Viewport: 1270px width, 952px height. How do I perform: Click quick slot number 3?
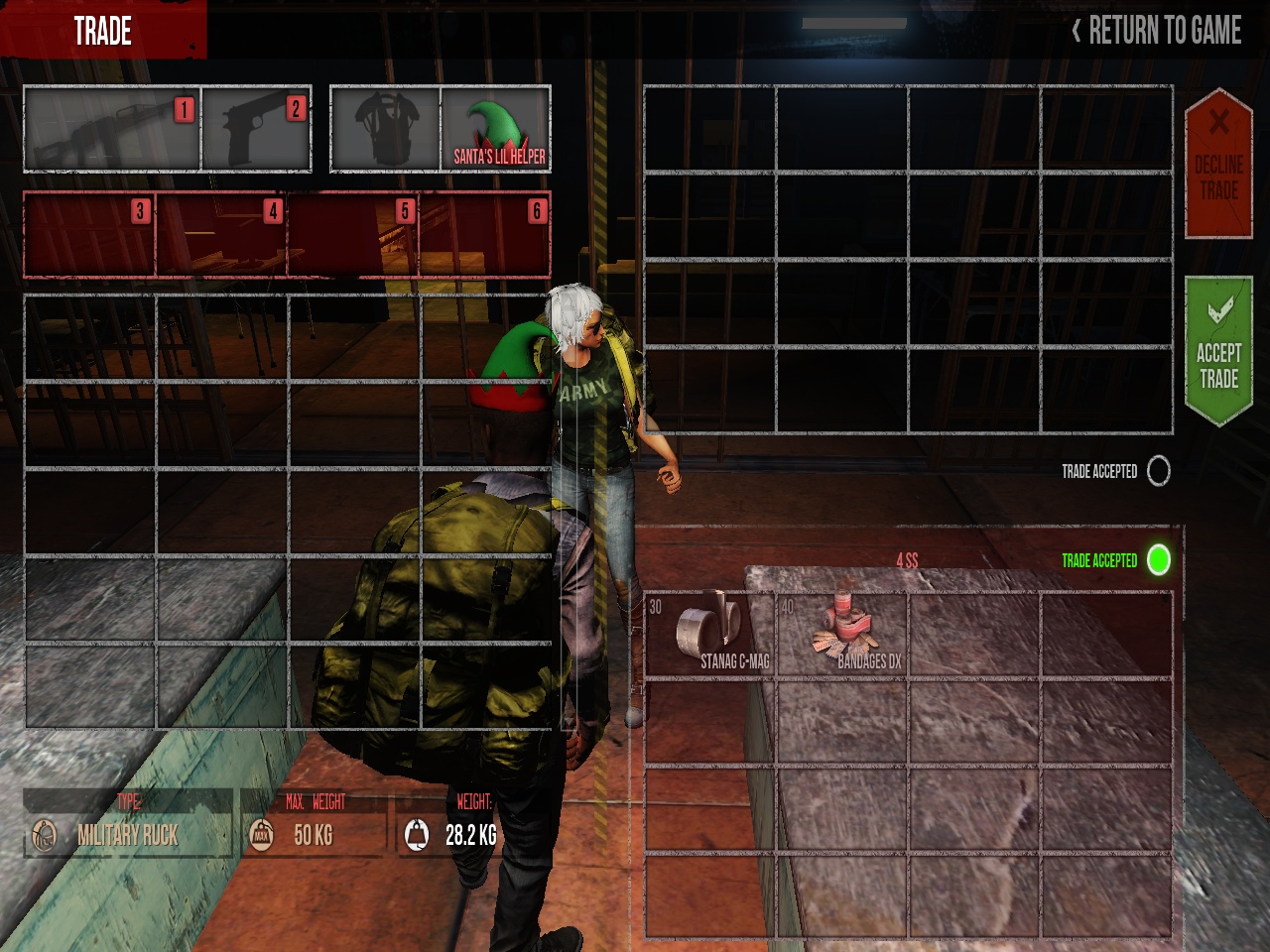coord(89,234)
